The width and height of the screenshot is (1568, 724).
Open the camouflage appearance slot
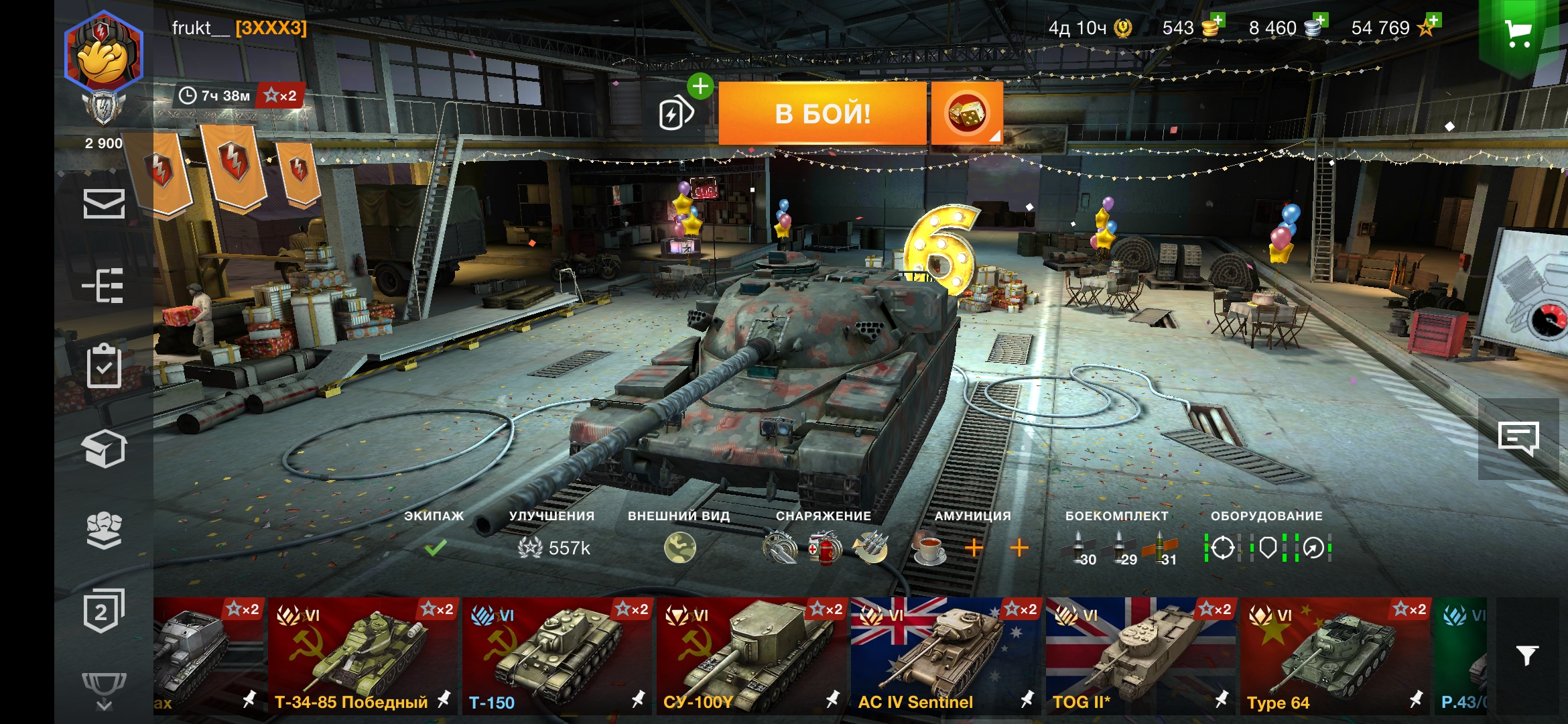click(x=679, y=548)
